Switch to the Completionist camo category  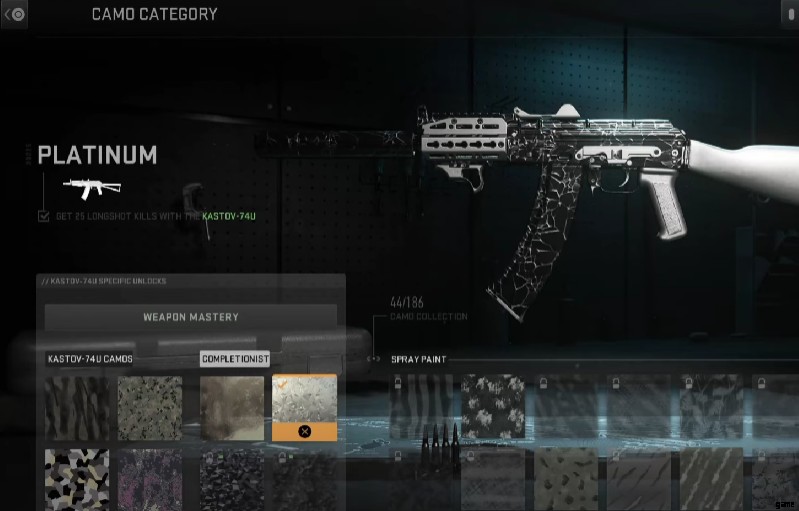coord(235,359)
